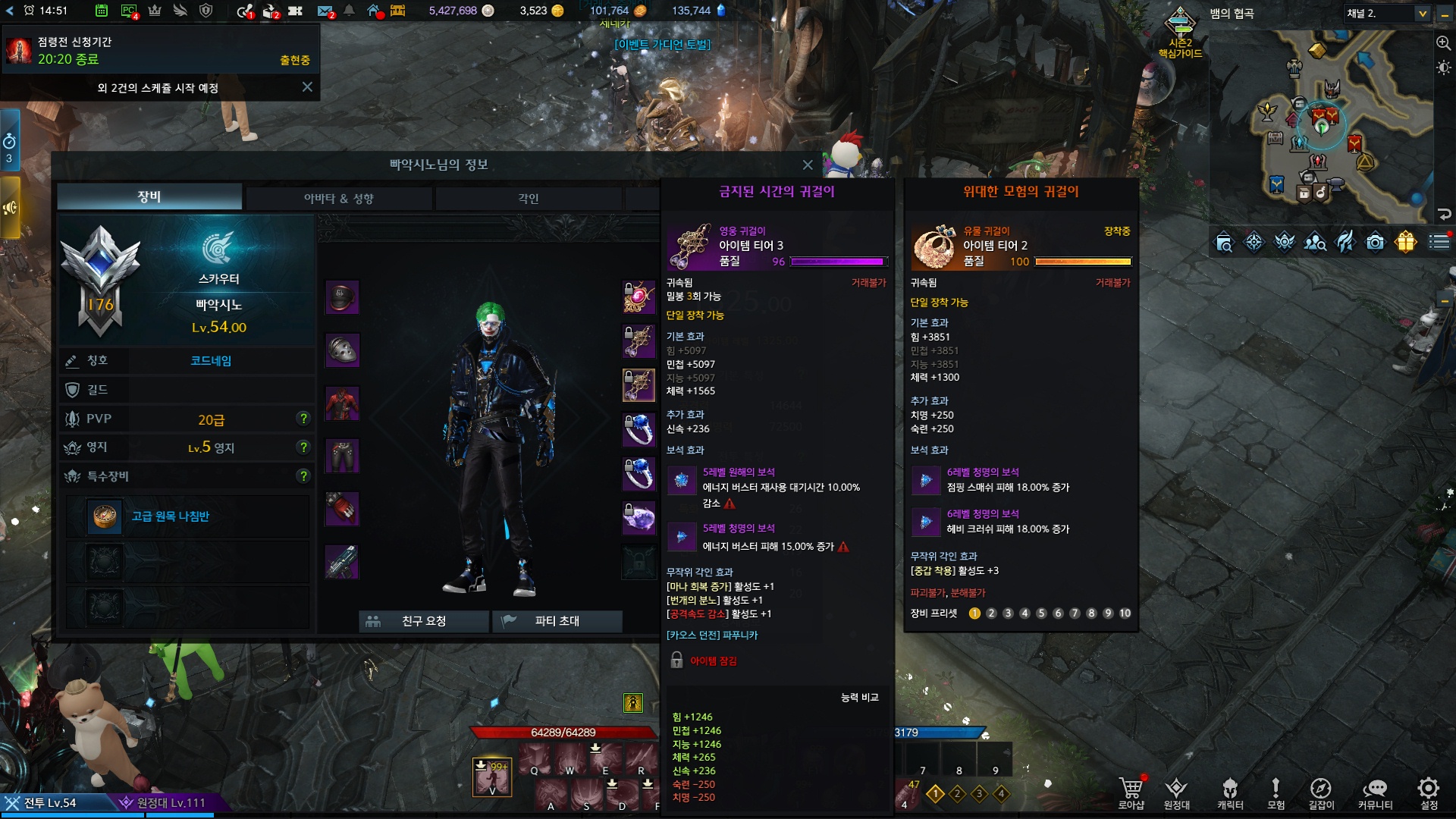Dismiss the schedule notification banner

pyautogui.click(x=307, y=87)
